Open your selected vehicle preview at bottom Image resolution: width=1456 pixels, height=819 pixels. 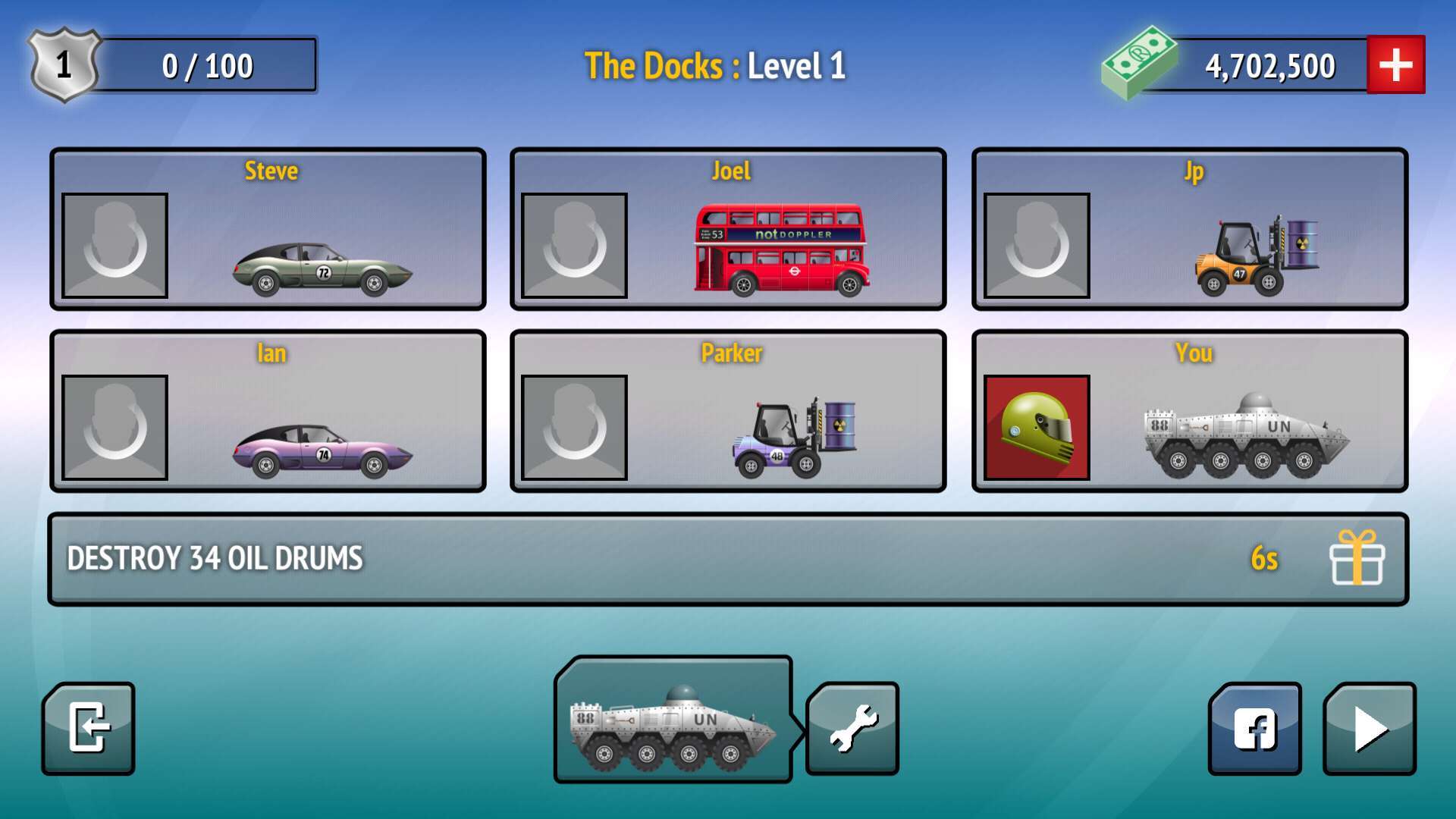click(675, 726)
